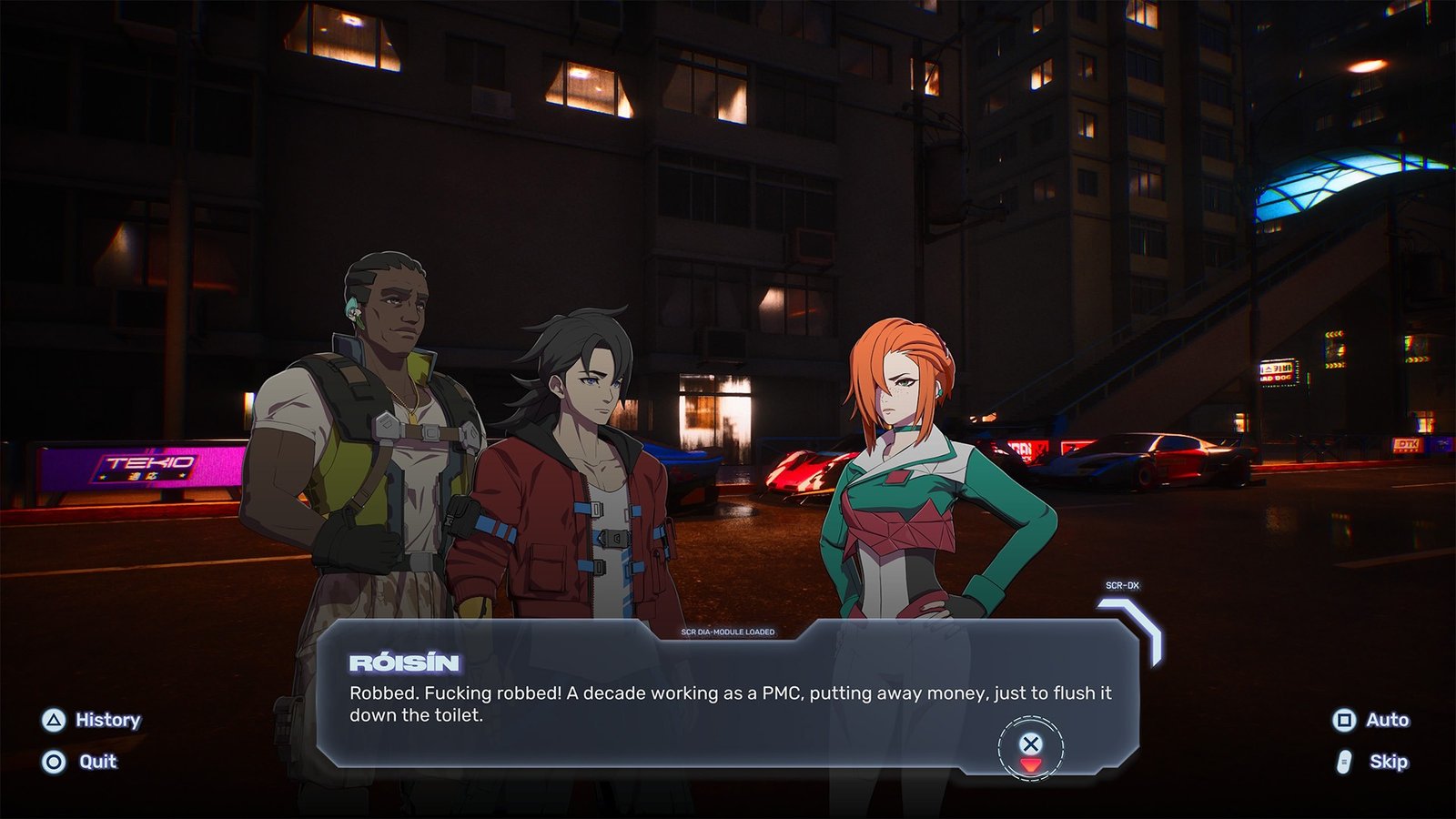Turn on Auto dialogue advance

pyautogui.click(x=1371, y=720)
